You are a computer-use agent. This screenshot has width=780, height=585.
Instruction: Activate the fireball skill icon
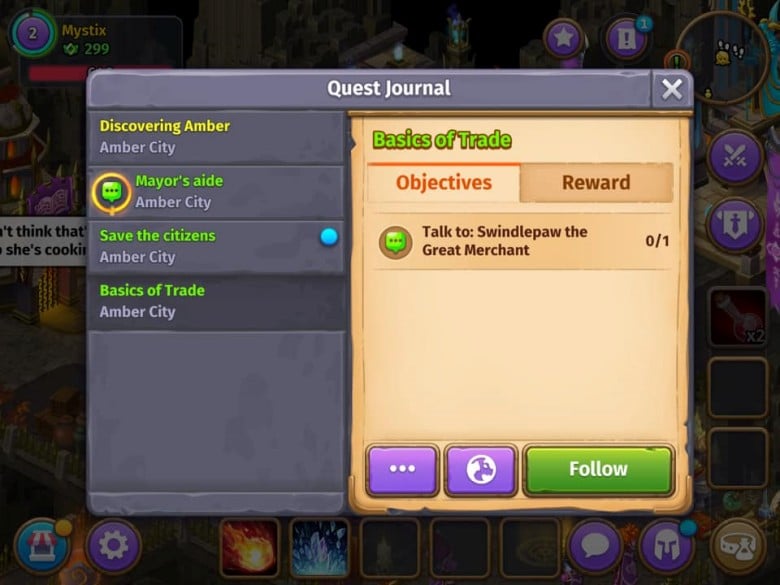[x=249, y=547]
